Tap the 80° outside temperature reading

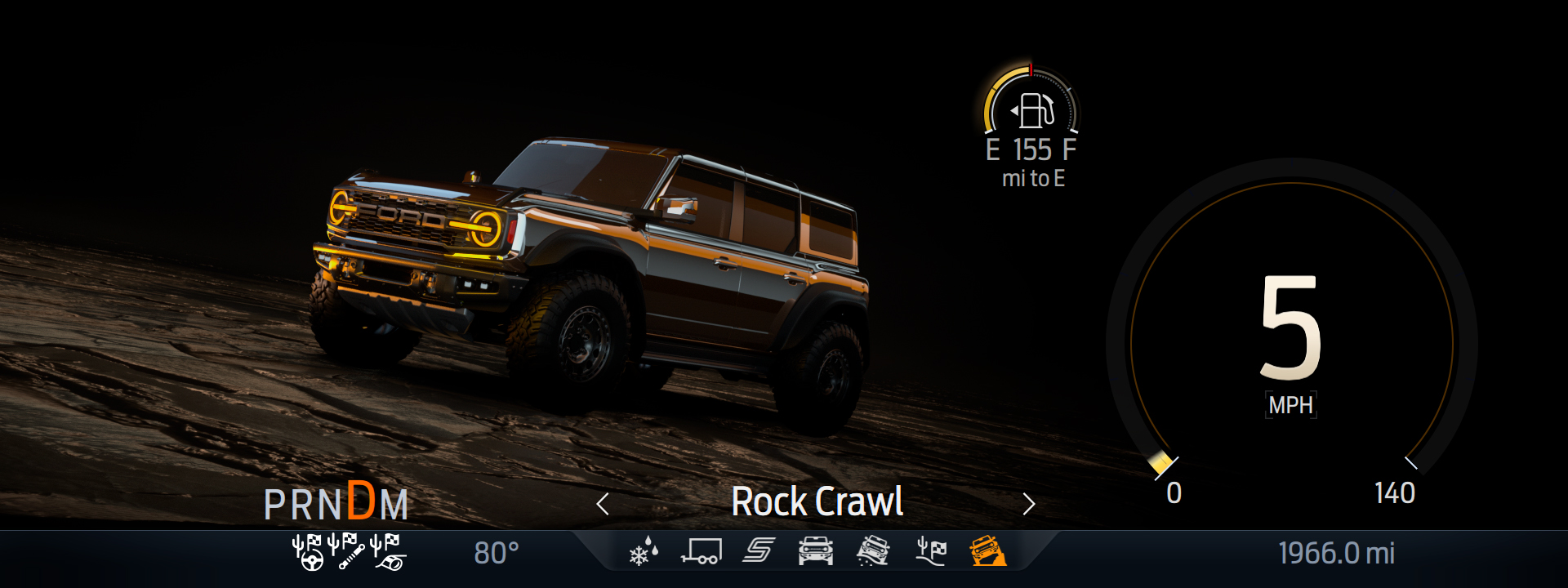[x=496, y=552]
